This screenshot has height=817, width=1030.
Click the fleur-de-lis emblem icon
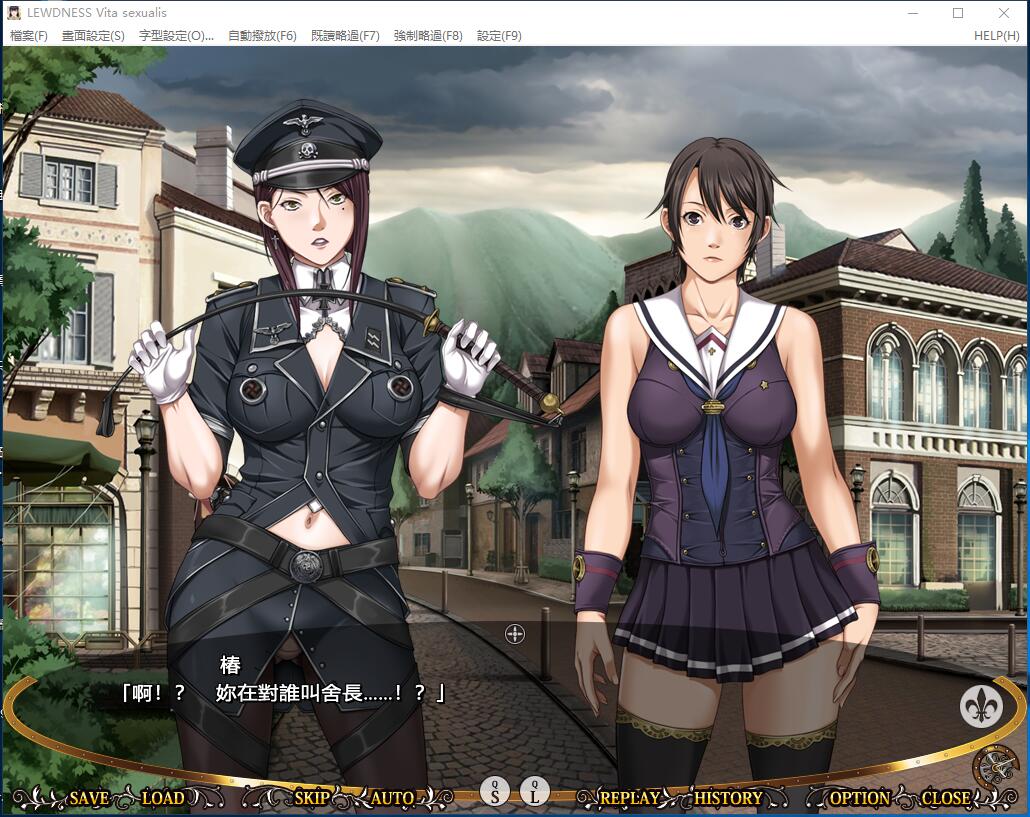click(x=981, y=706)
